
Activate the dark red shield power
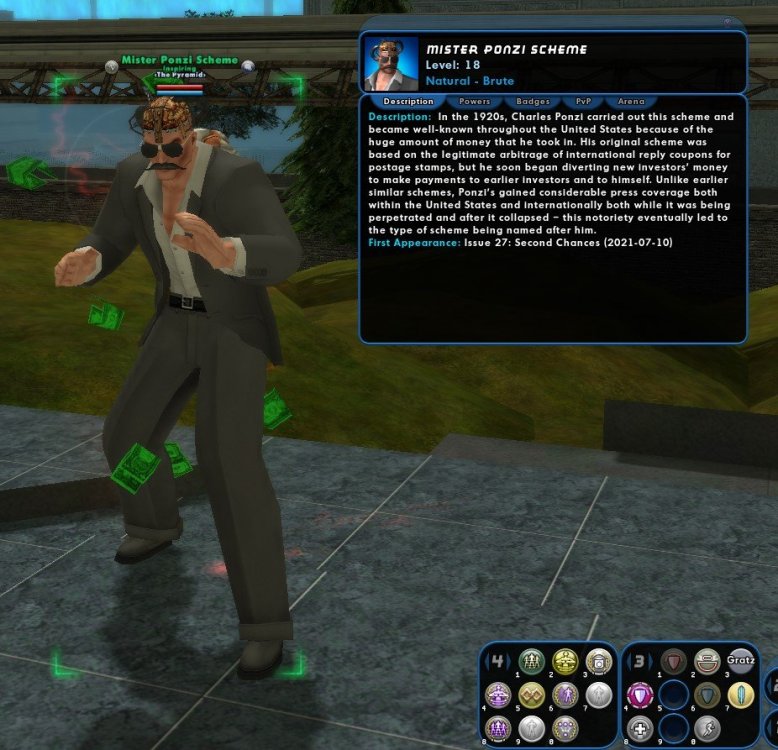click(673, 662)
